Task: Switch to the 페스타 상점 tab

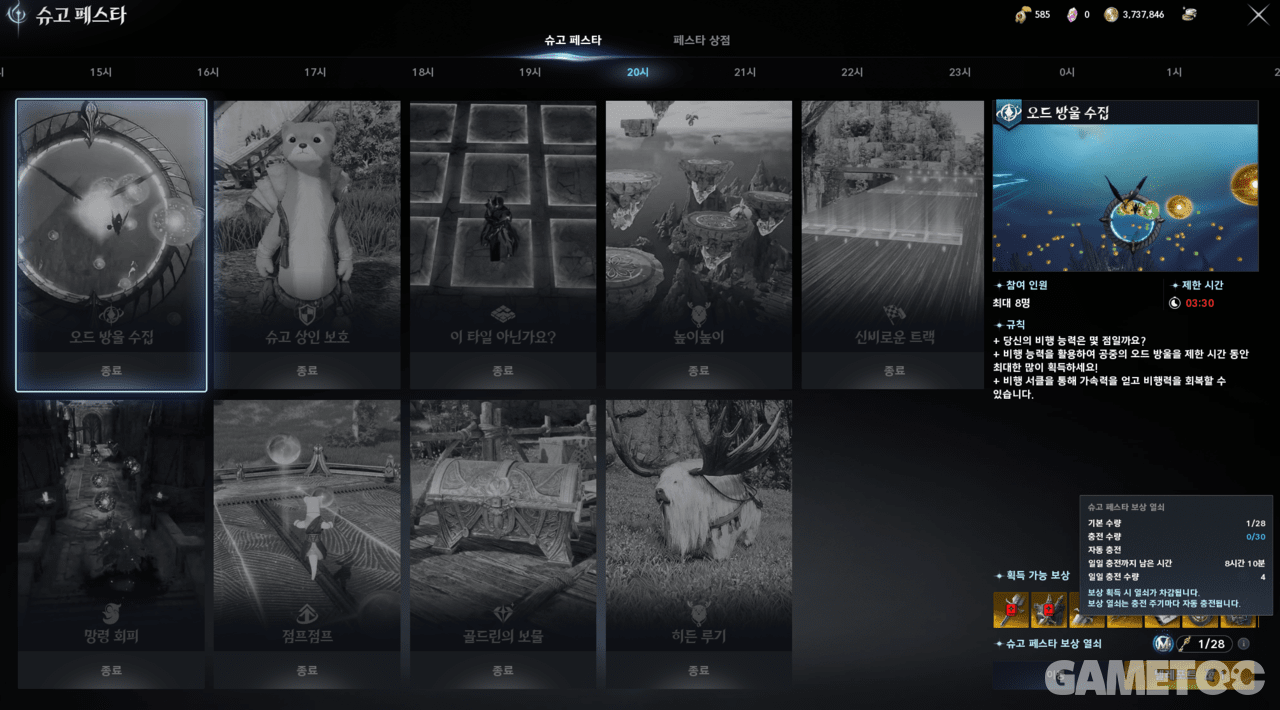Action: pos(701,41)
